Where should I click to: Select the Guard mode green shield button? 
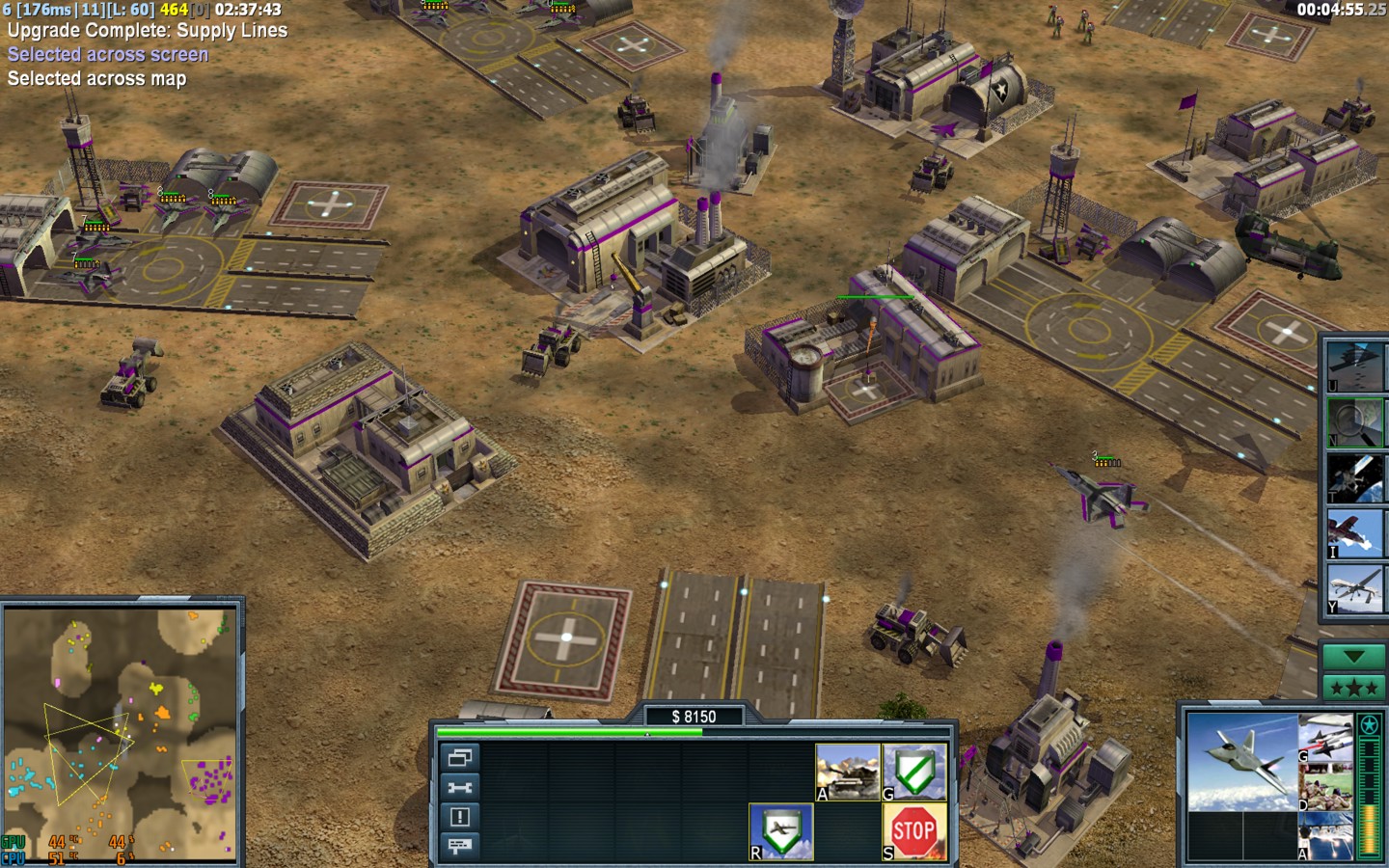pos(914,772)
